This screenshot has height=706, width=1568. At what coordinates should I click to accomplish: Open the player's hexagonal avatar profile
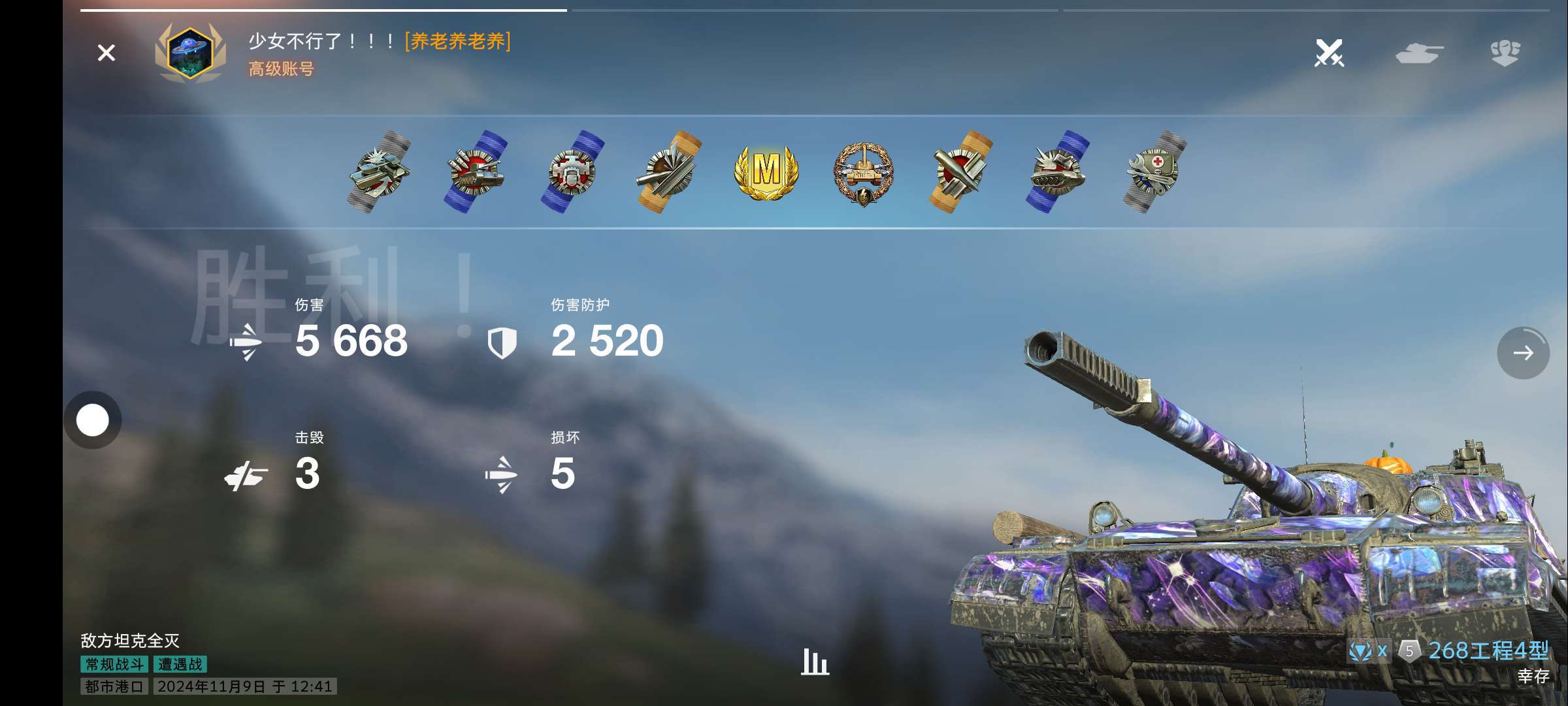[189, 53]
